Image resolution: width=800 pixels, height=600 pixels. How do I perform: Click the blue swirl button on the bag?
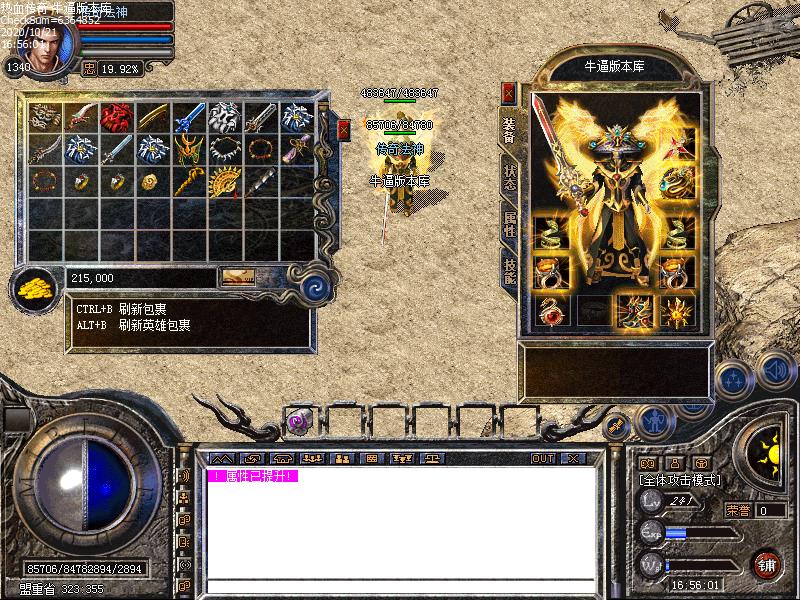pyautogui.click(x=316, y=283)
